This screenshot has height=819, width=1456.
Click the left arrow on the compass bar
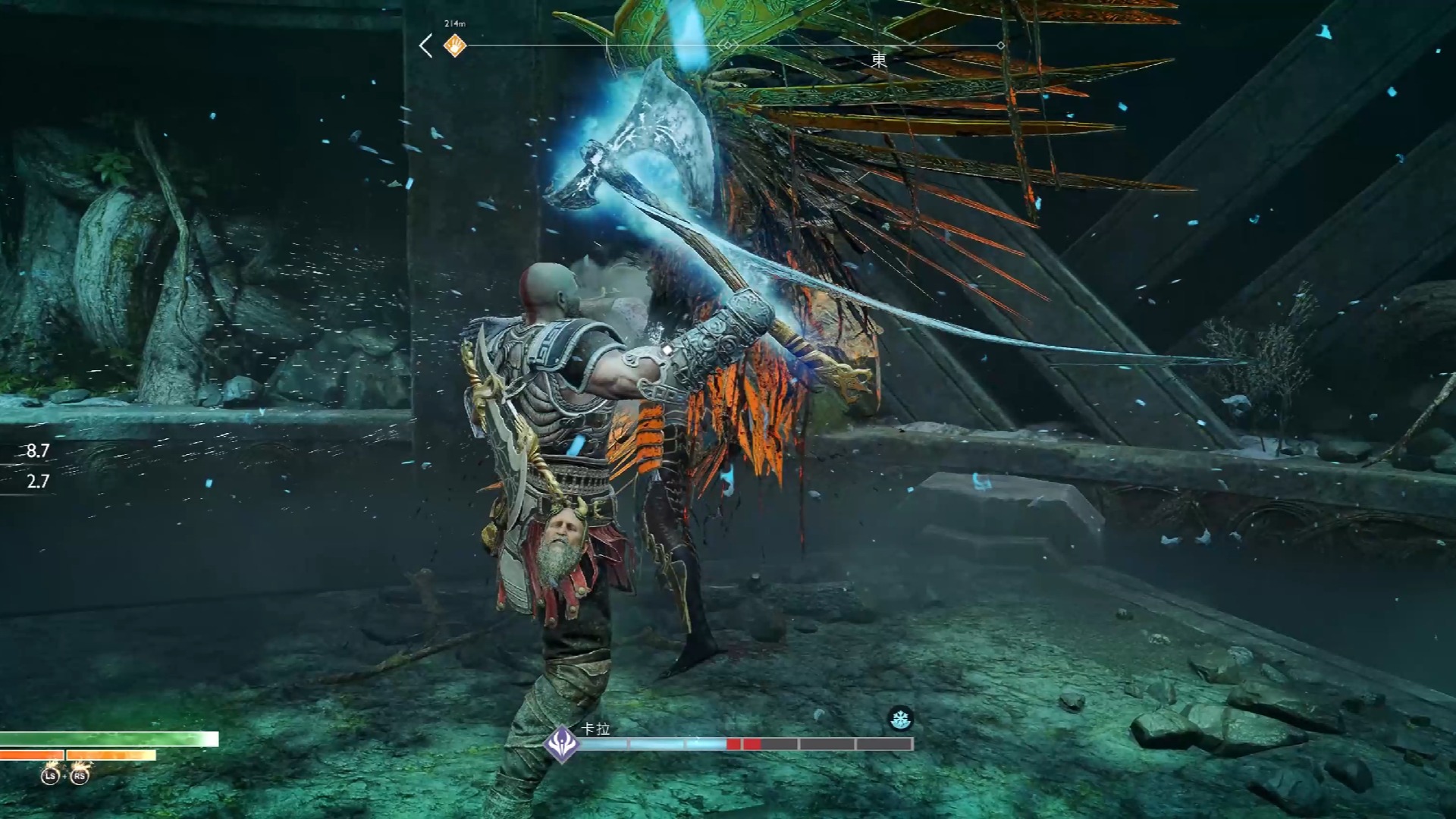[x=426, y=46]
